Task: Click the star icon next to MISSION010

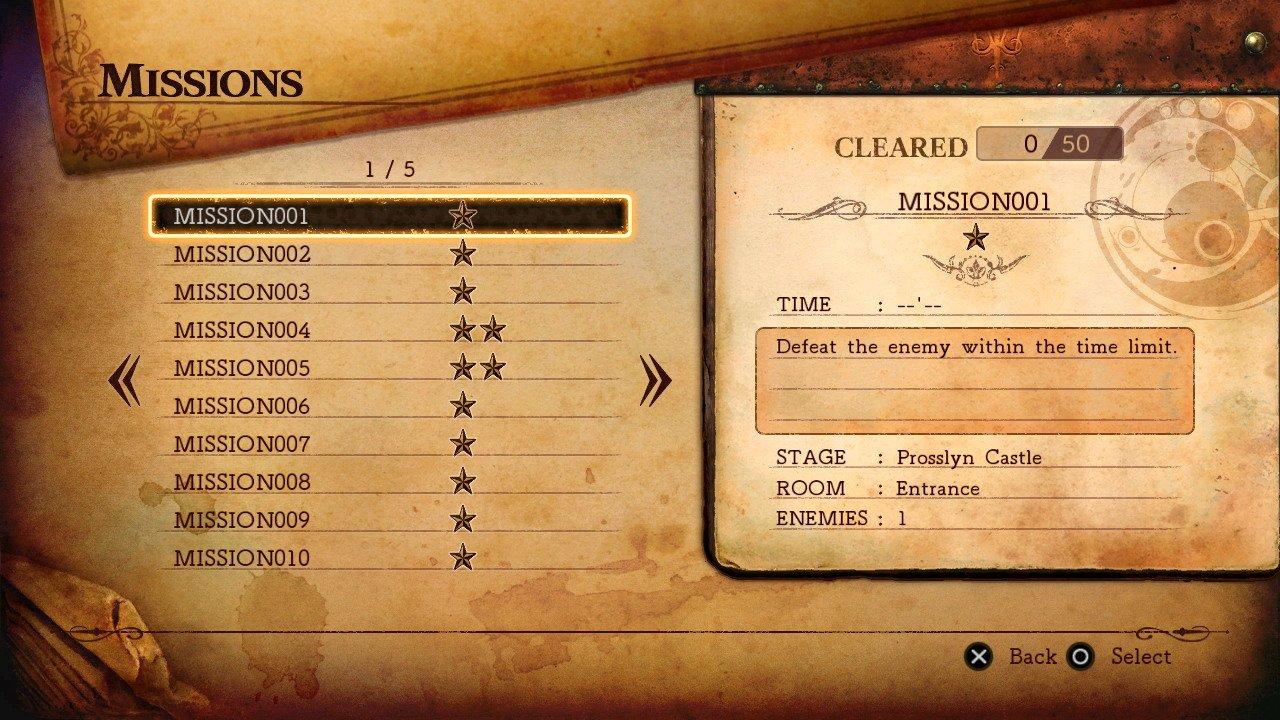Action: point(461,557)
